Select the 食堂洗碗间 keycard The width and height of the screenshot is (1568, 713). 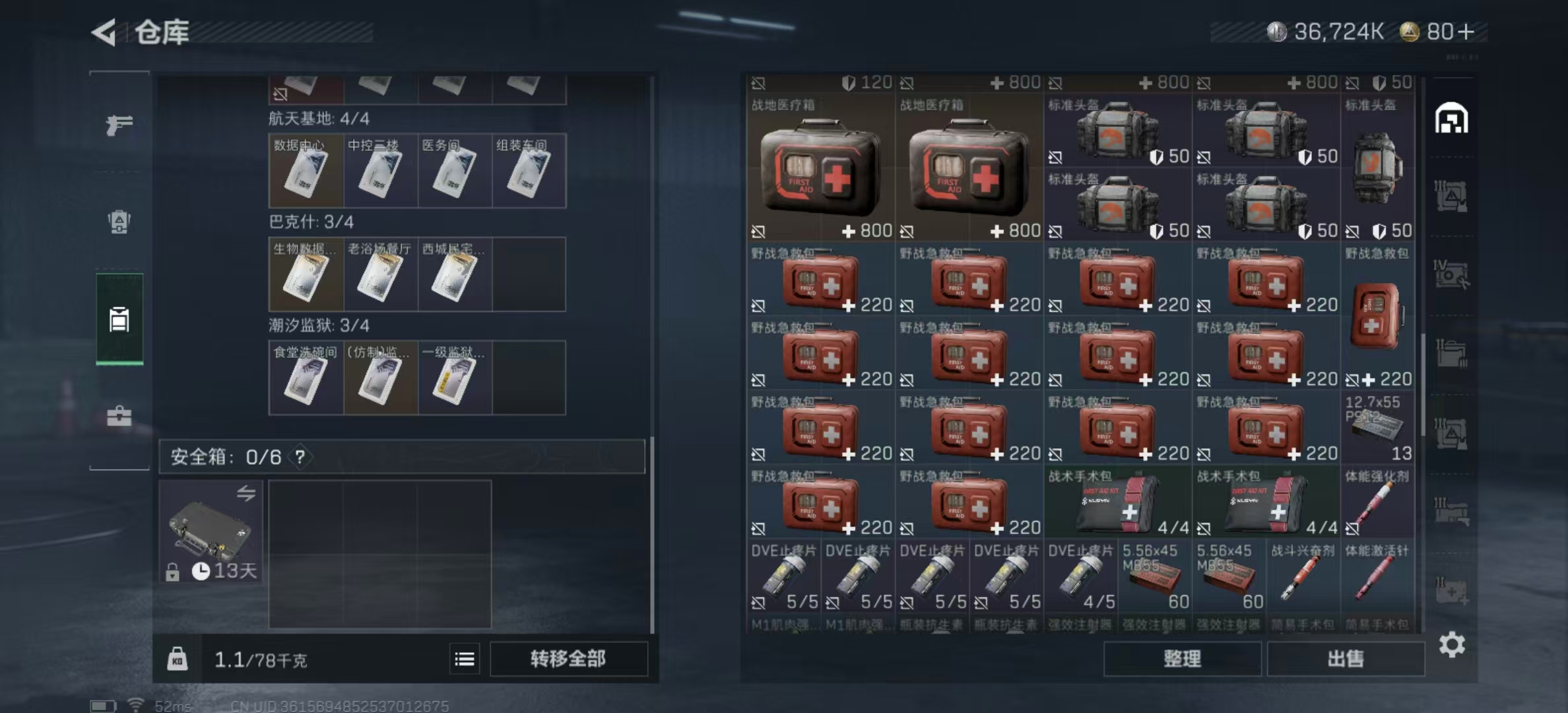[x=306, y=378]
